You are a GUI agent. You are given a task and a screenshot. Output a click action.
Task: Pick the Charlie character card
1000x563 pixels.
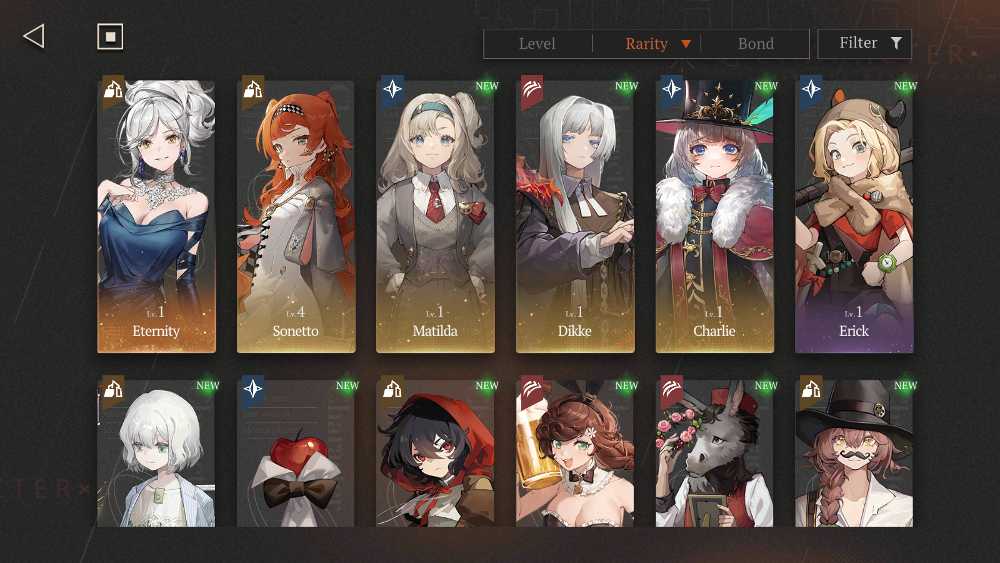tap(714, 215)
